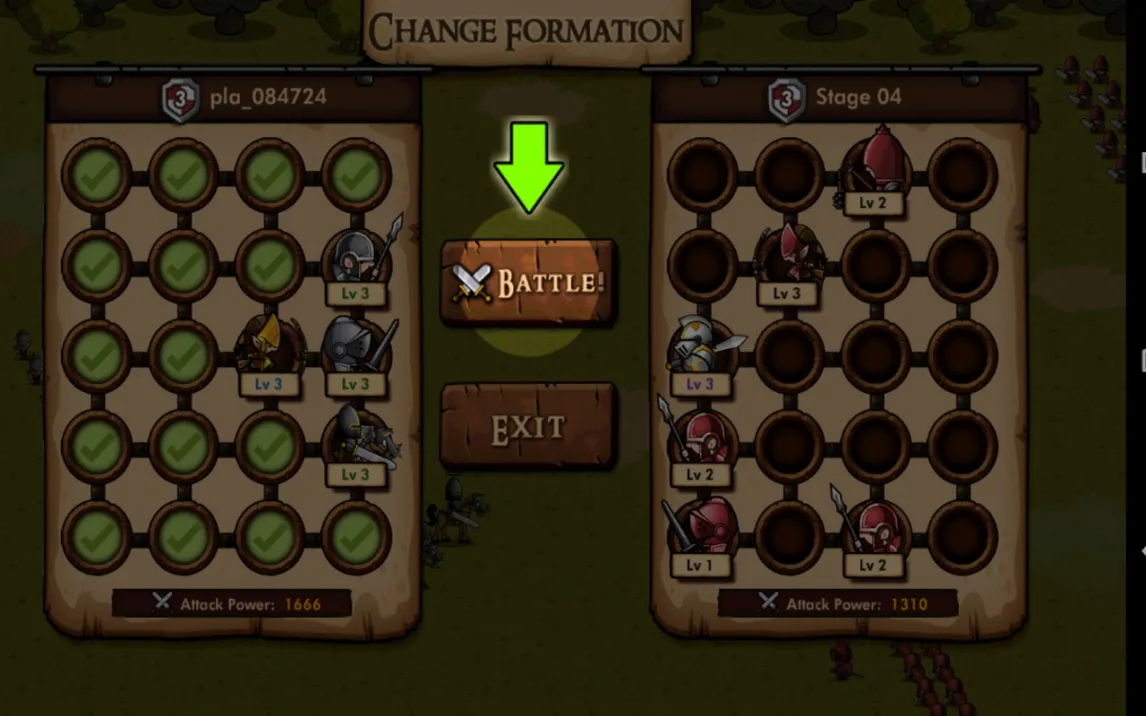The image size is (1146, 716).
Task: Click the Exit button
Action: click(528, 428)
